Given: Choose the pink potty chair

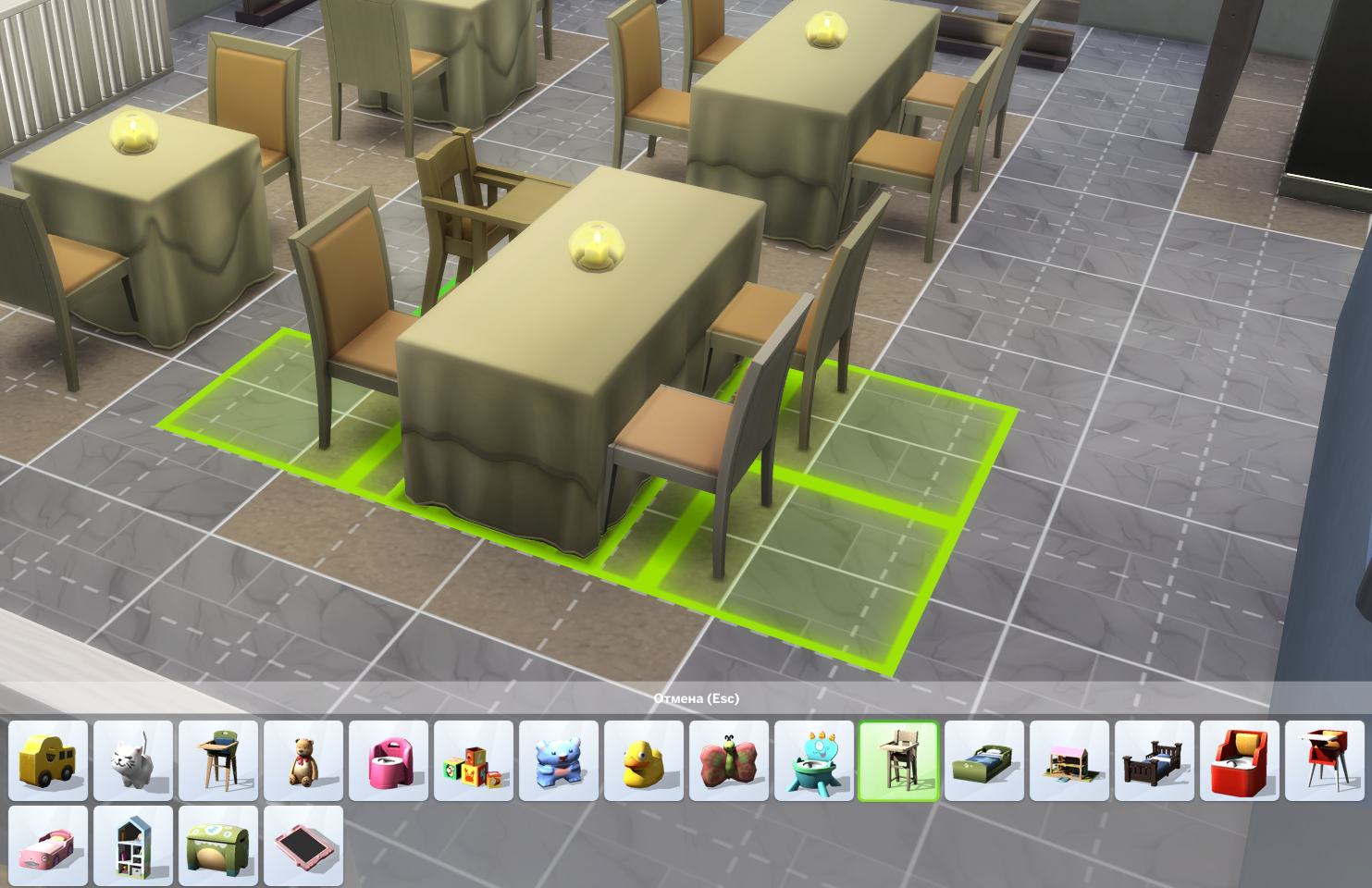Looking at the screenshot, I should [389, 760].
